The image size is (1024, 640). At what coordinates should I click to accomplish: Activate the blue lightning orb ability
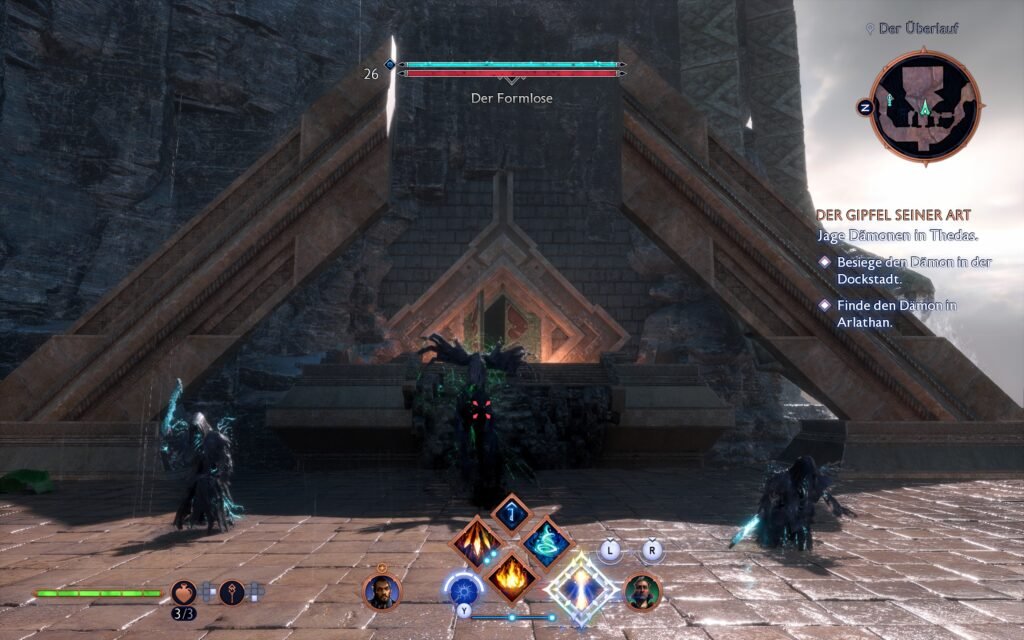pos(463,590)
